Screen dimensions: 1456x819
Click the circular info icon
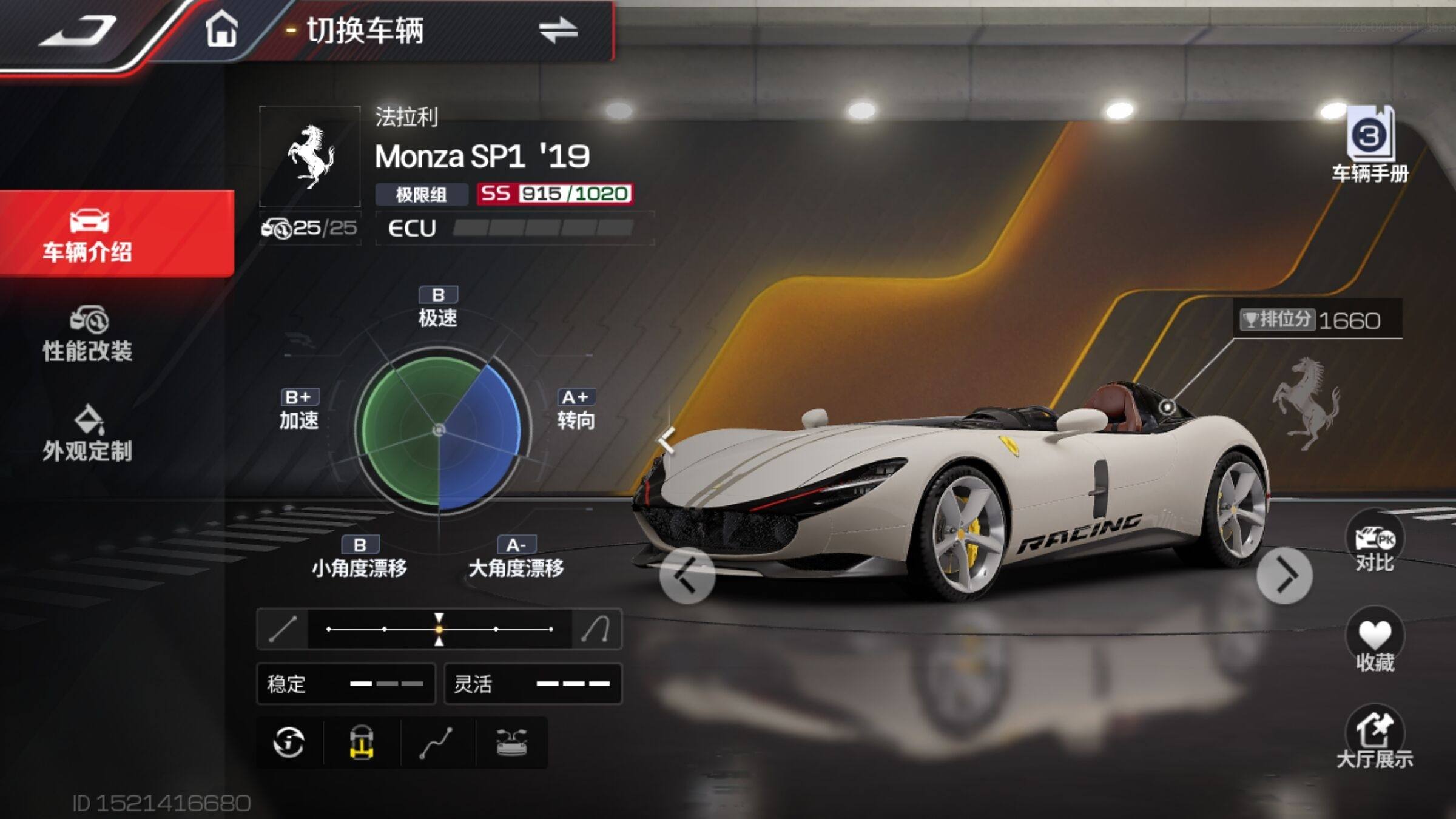click(289, 743)
